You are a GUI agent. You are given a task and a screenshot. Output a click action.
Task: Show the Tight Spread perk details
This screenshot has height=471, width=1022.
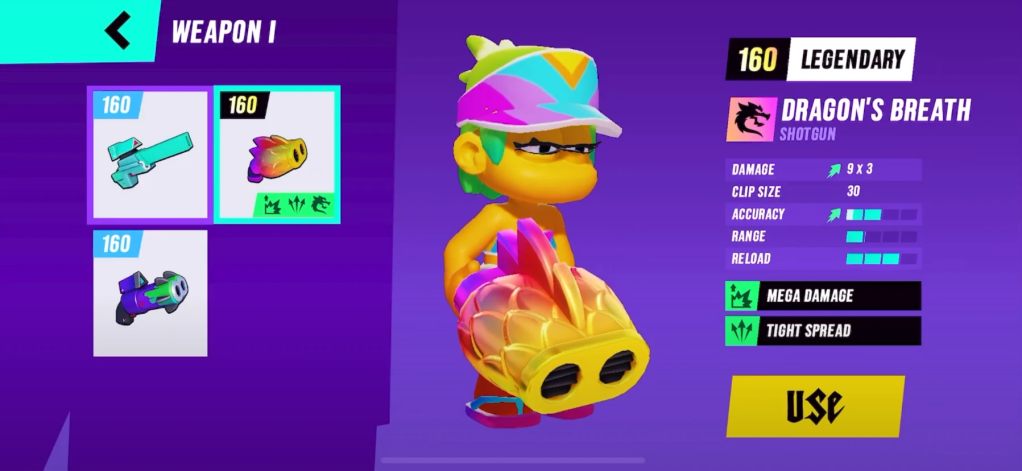coord(822,331)
